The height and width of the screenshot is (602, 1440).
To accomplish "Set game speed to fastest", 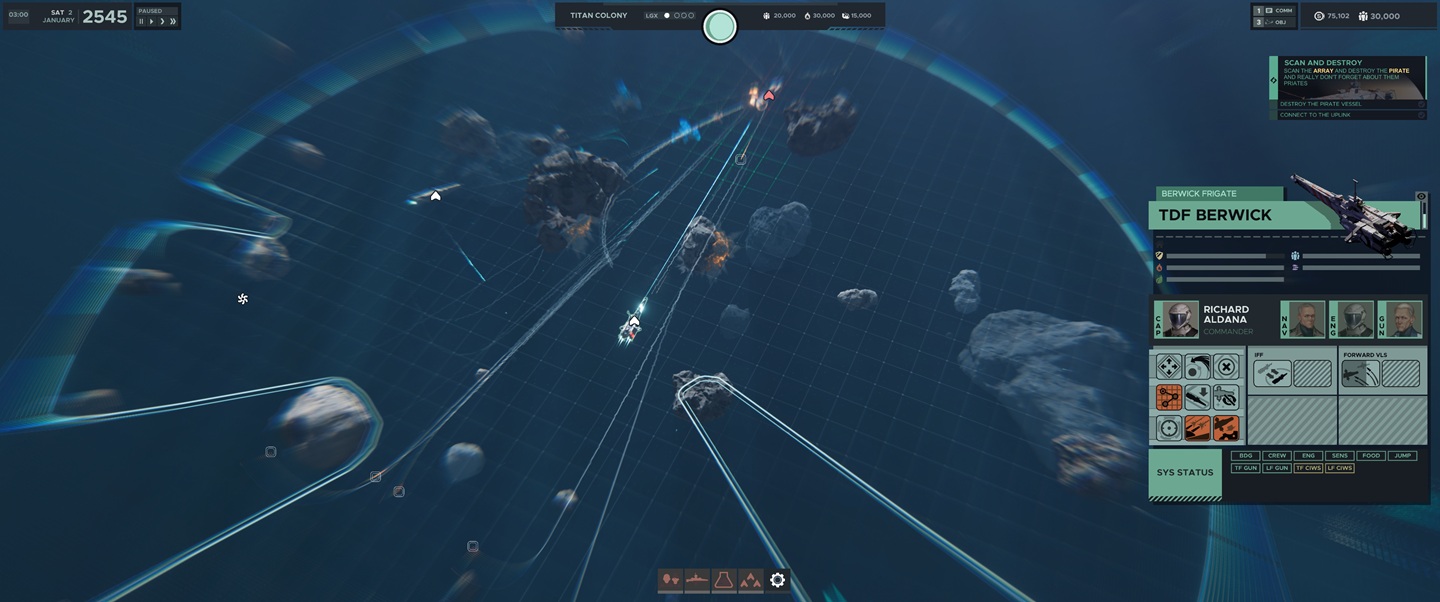I will point(173,21).
